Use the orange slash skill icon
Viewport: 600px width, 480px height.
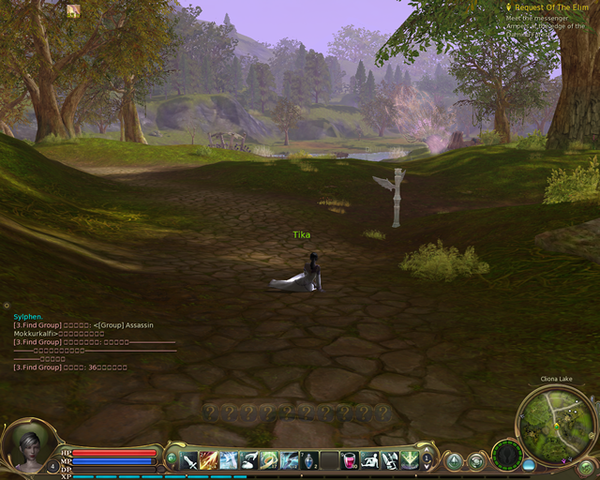(x=209, y=460)
